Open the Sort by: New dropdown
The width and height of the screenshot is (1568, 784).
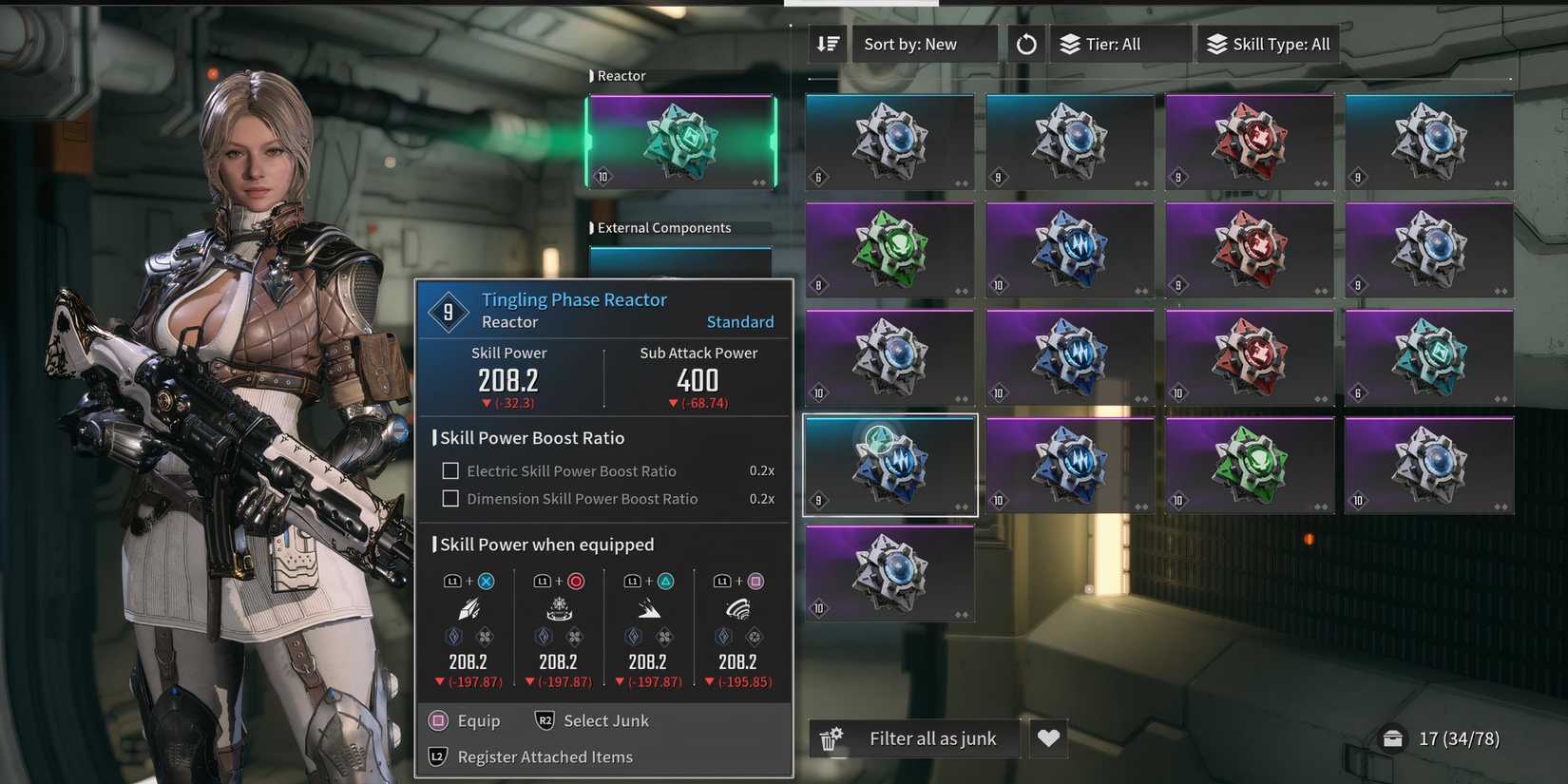[x=924, y=43]
